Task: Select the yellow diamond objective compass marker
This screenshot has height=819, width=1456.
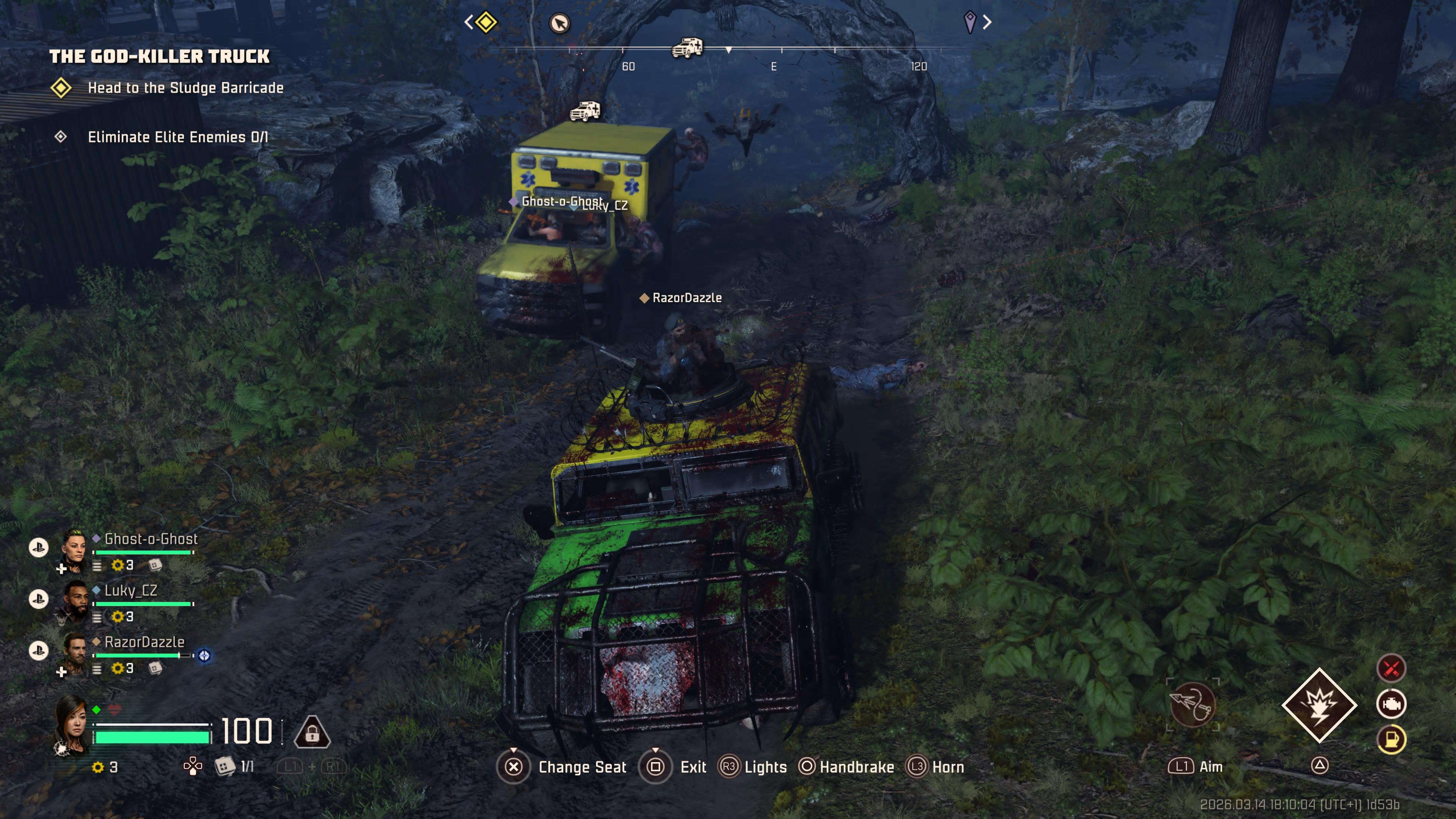Action: [x=486, y=23]
